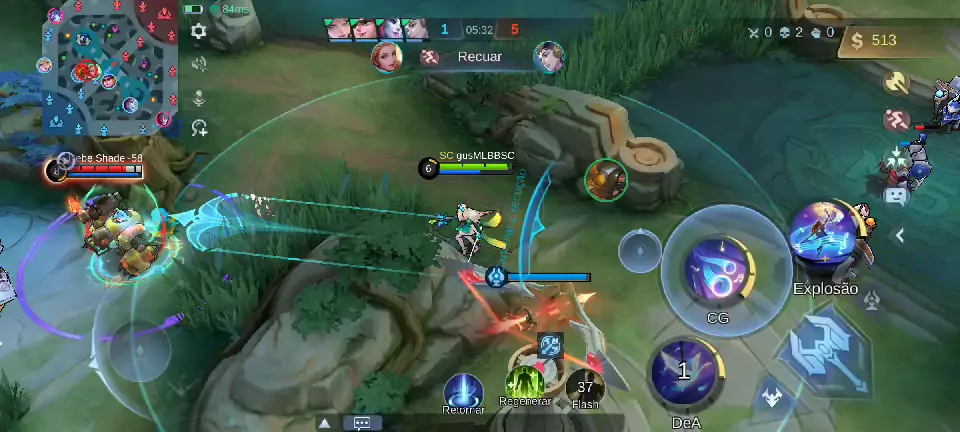Use the DeA skill
Viewport: 960px width, 432px height.
(x=684, y=374)
